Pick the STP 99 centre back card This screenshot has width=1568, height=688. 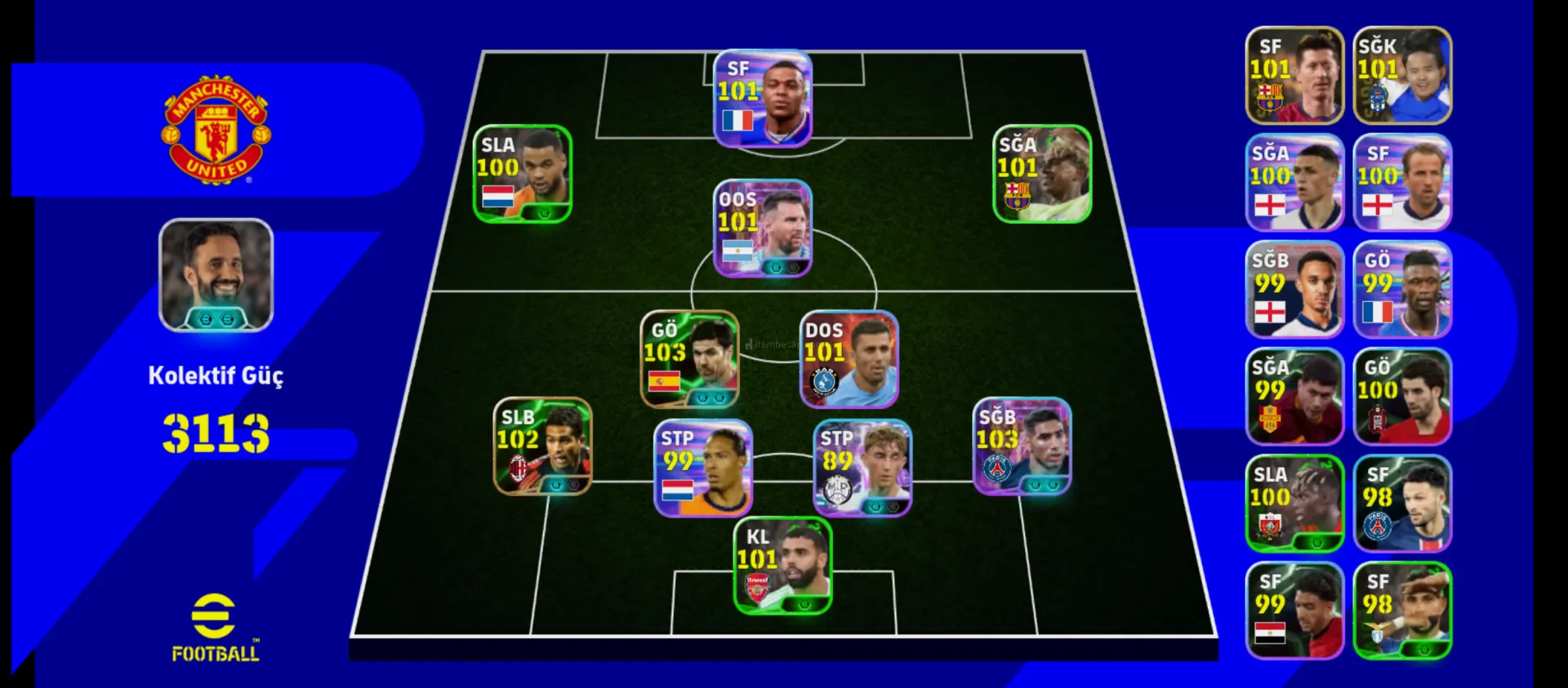703,468
